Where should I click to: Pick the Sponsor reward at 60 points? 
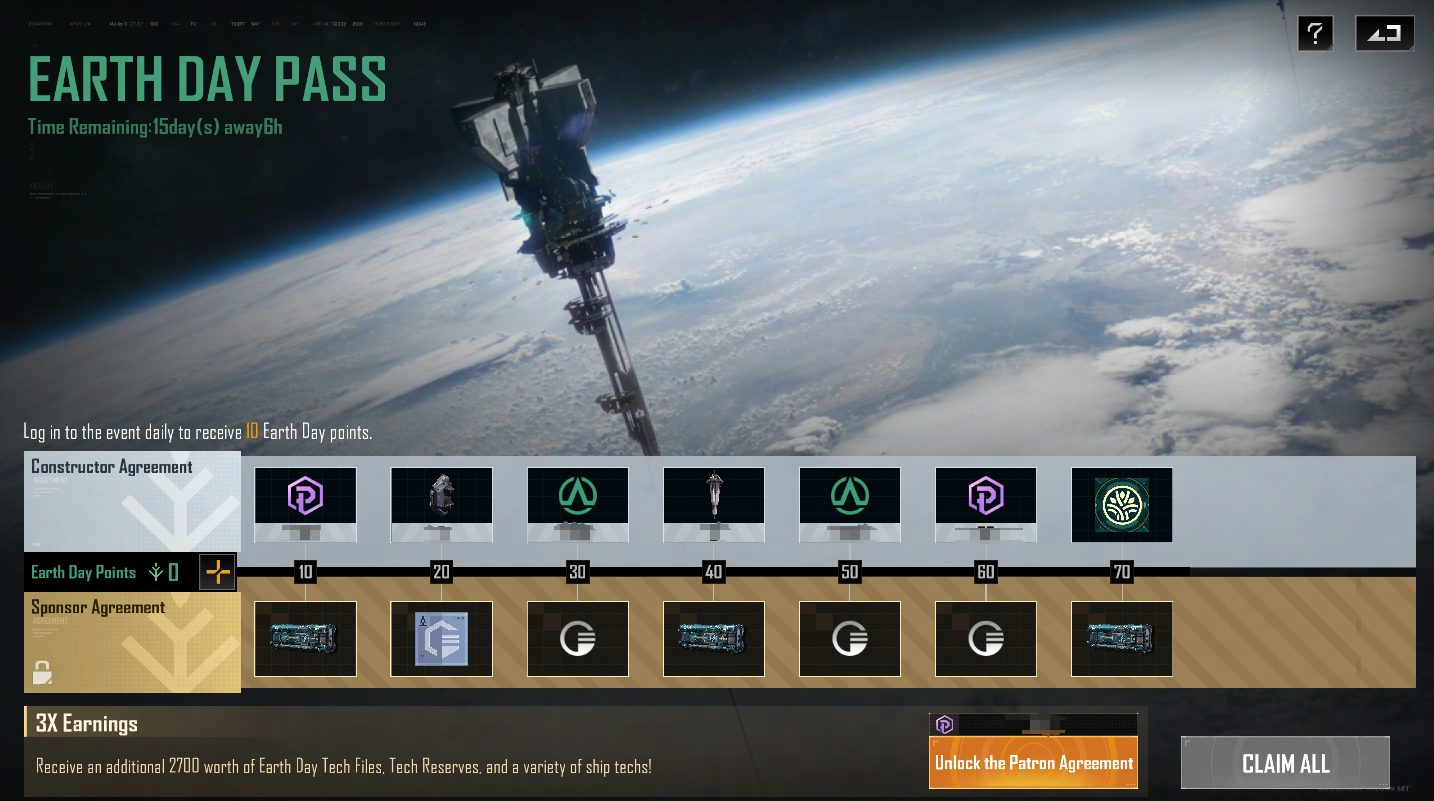(x=985, y=639)
